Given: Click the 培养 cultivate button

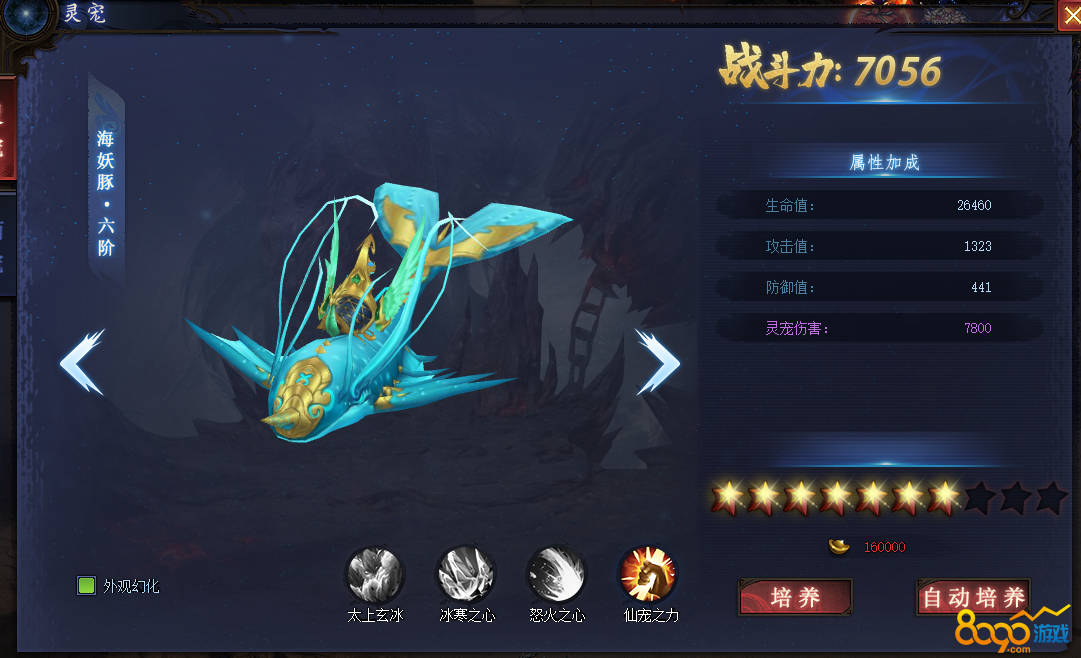Looking at the screenshot, I should tap(795, 598).
